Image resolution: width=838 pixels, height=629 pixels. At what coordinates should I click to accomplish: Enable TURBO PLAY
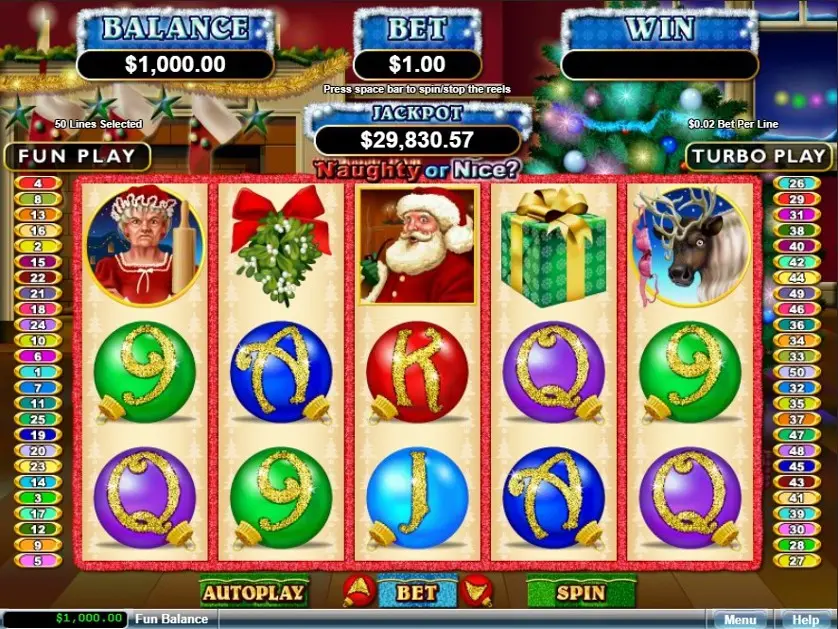[x=759, y=156]
